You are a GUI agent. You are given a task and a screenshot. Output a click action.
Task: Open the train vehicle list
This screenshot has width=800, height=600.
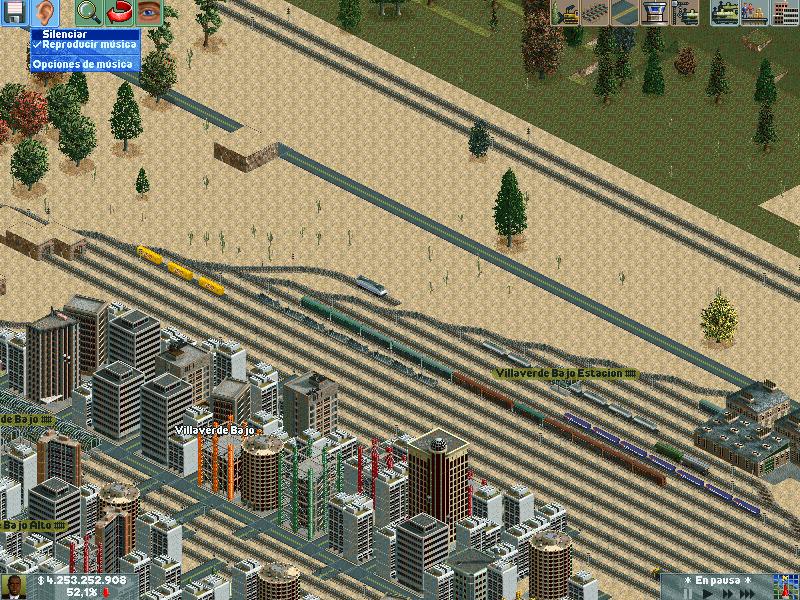click(x=725, y=13)
